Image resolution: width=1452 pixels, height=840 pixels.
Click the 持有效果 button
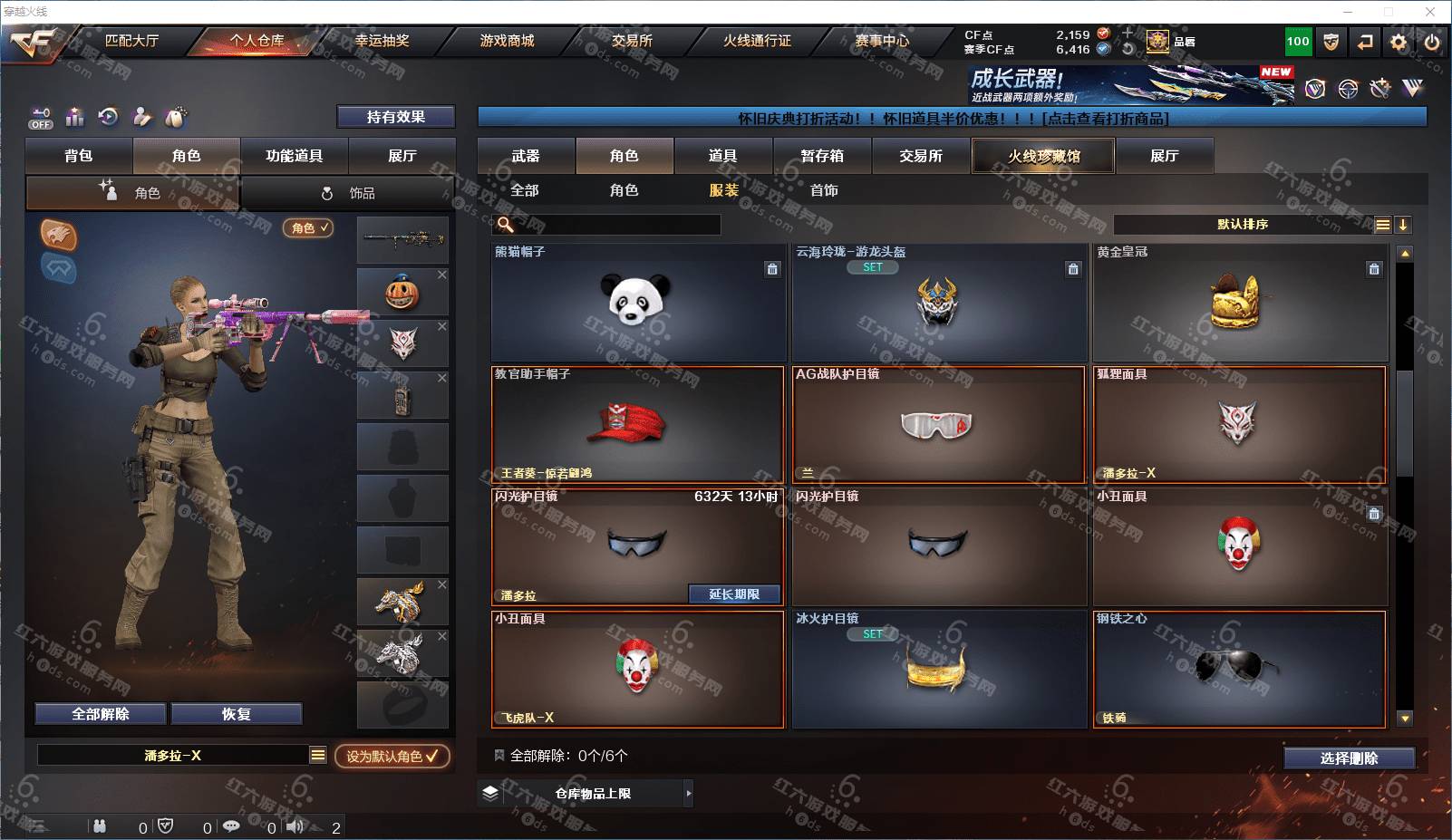coord(395,117)
